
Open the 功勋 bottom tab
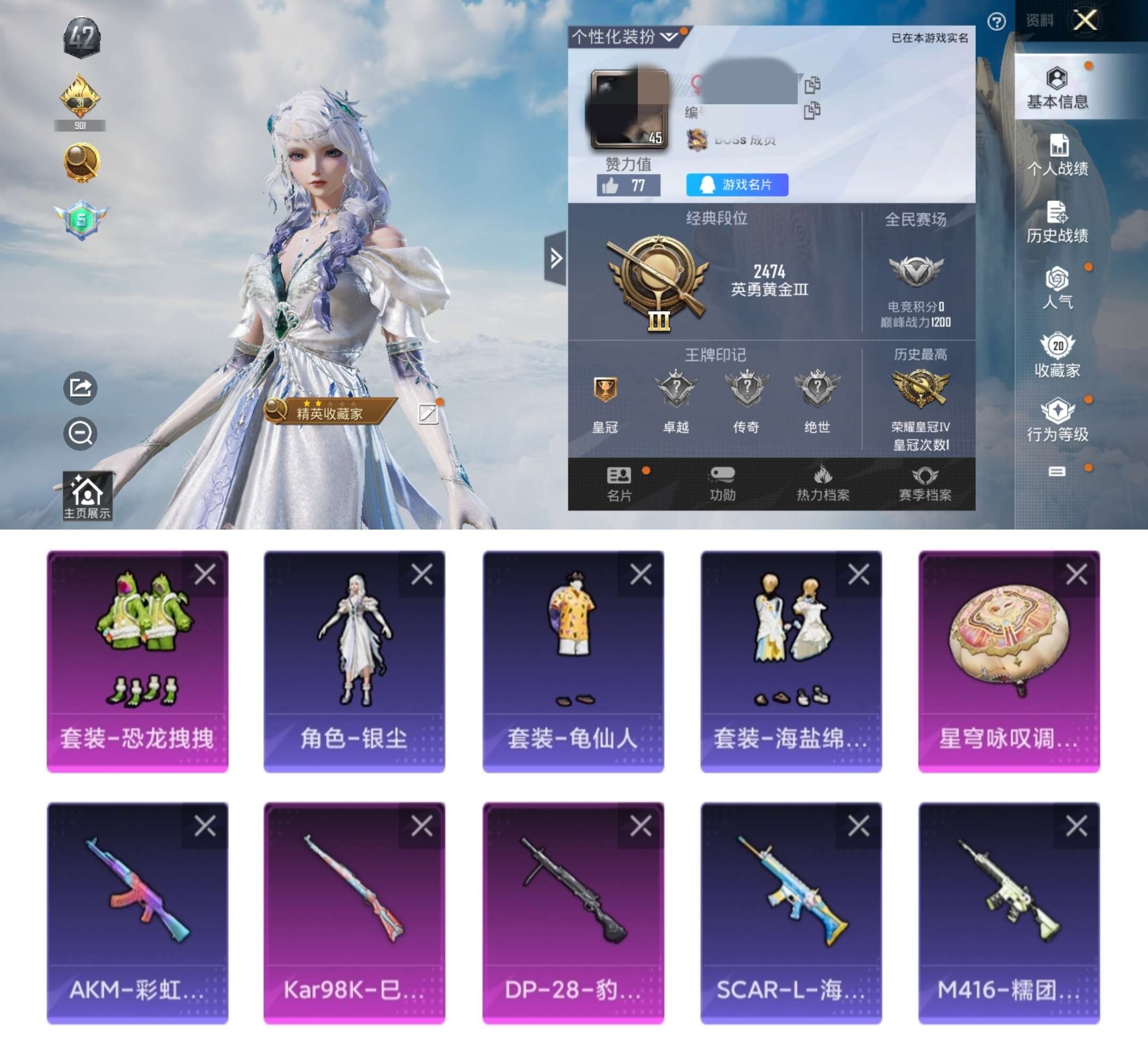(x=722, y=484)
